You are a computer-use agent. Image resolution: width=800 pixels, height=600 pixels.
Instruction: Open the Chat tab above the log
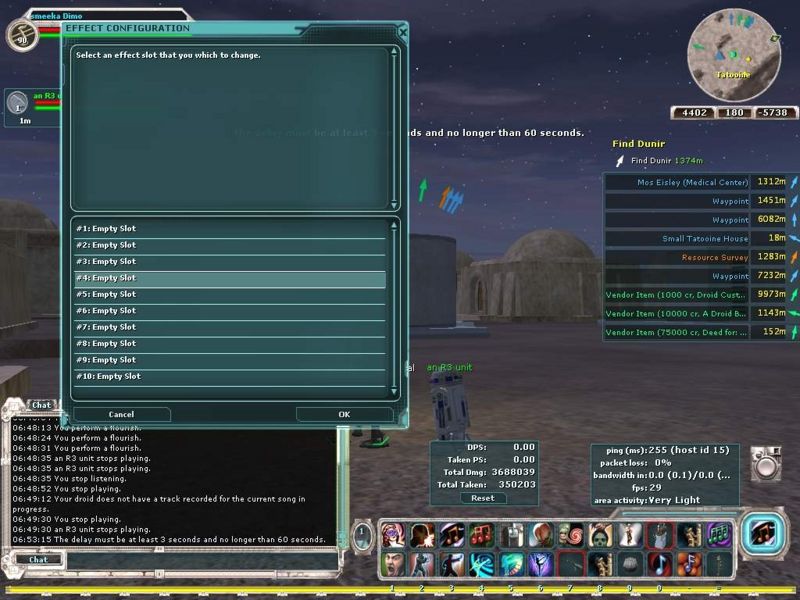(41, 405)
